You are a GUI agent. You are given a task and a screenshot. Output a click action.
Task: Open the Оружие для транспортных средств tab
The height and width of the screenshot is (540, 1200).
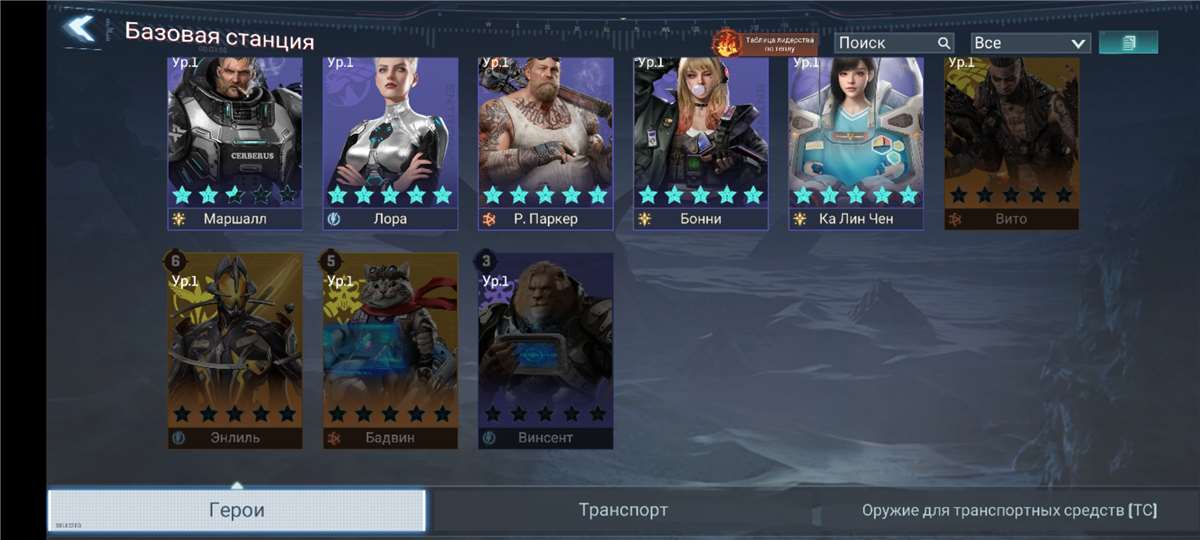point(1009,510)
